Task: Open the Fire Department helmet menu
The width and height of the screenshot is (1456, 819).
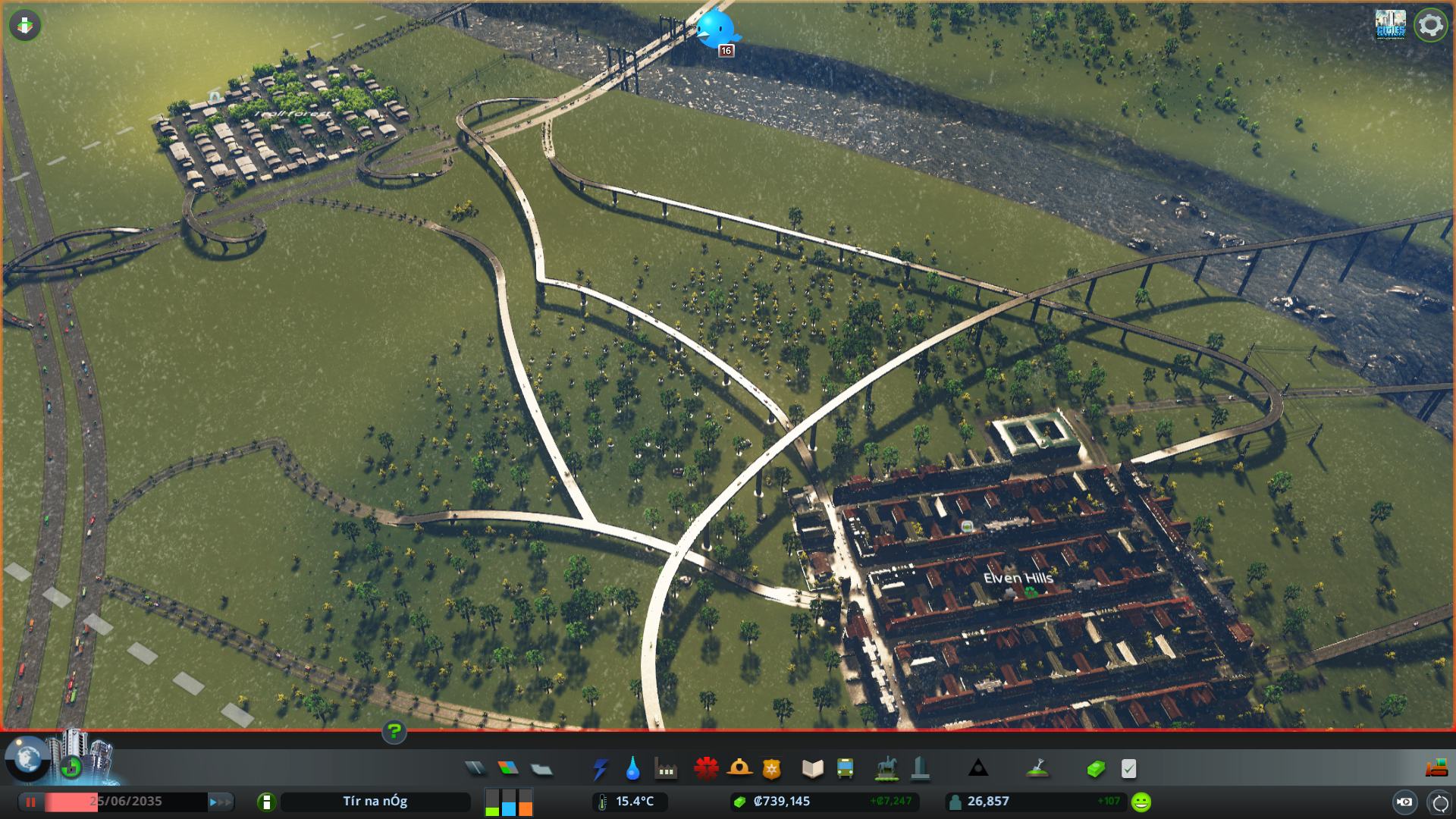Action: [739, 769]
